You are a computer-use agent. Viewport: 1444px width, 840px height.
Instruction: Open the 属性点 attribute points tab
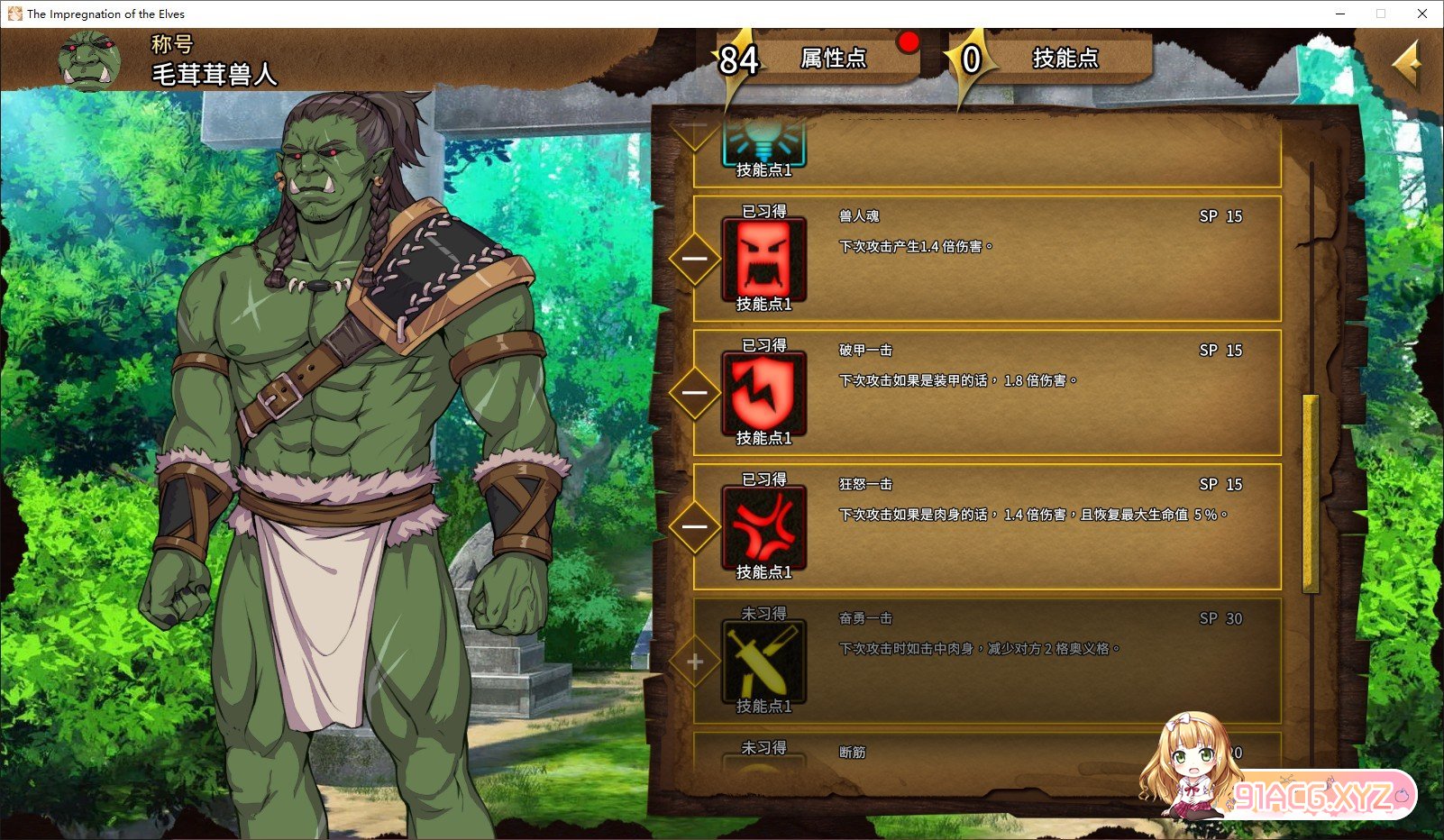pos(832,59)
